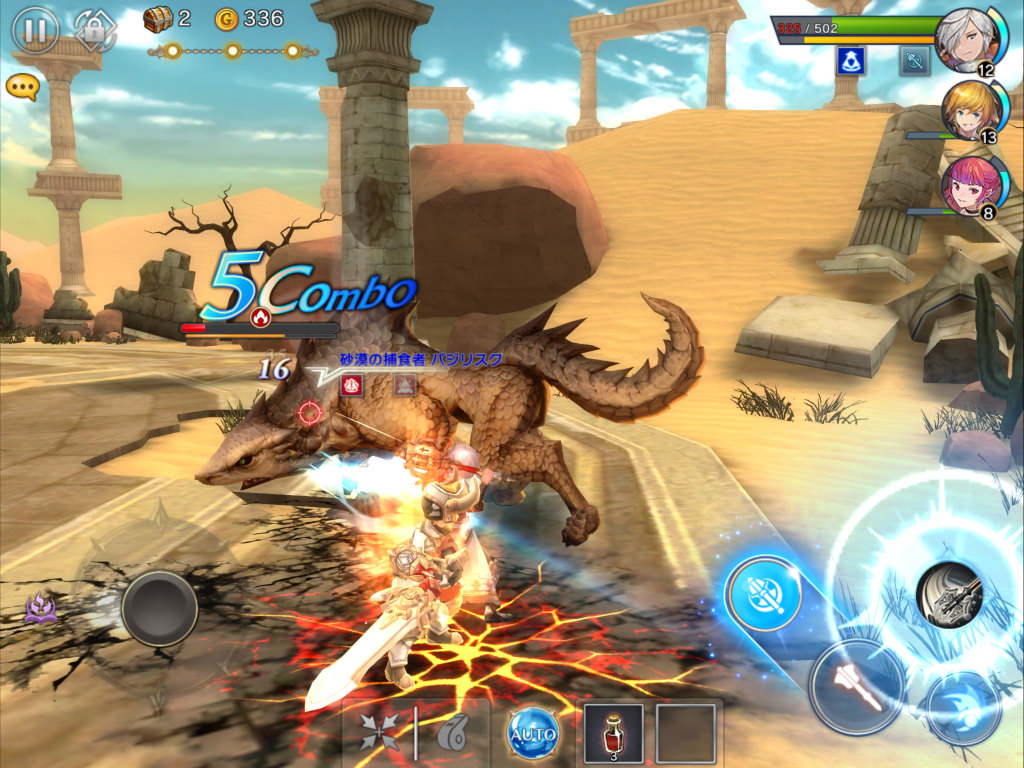Tap the virtual joystick thumb pad
Screen dimensions: 1024x768
pos(159,608)
